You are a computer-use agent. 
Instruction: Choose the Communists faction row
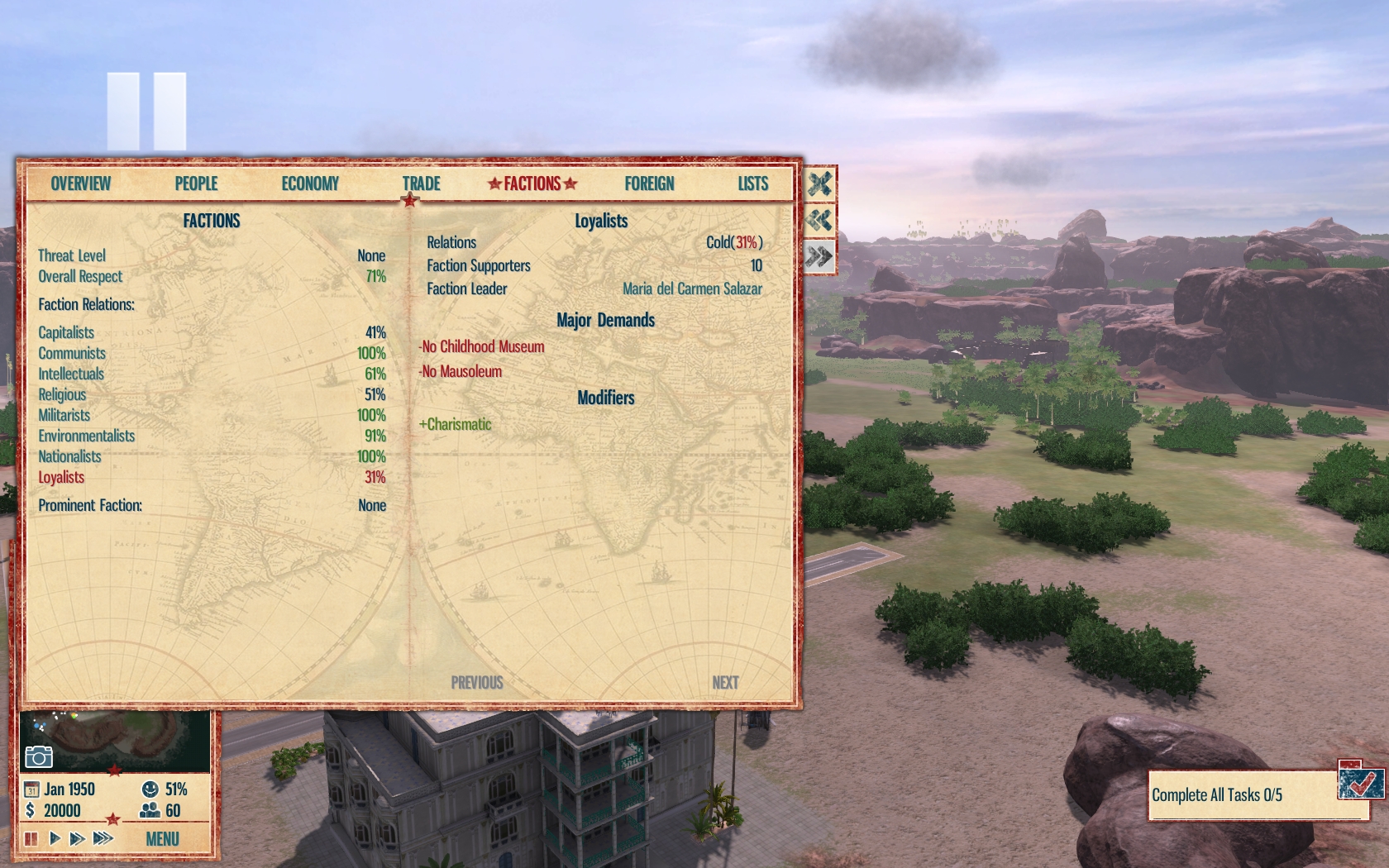pyautogui.click(x=72, y=353)
